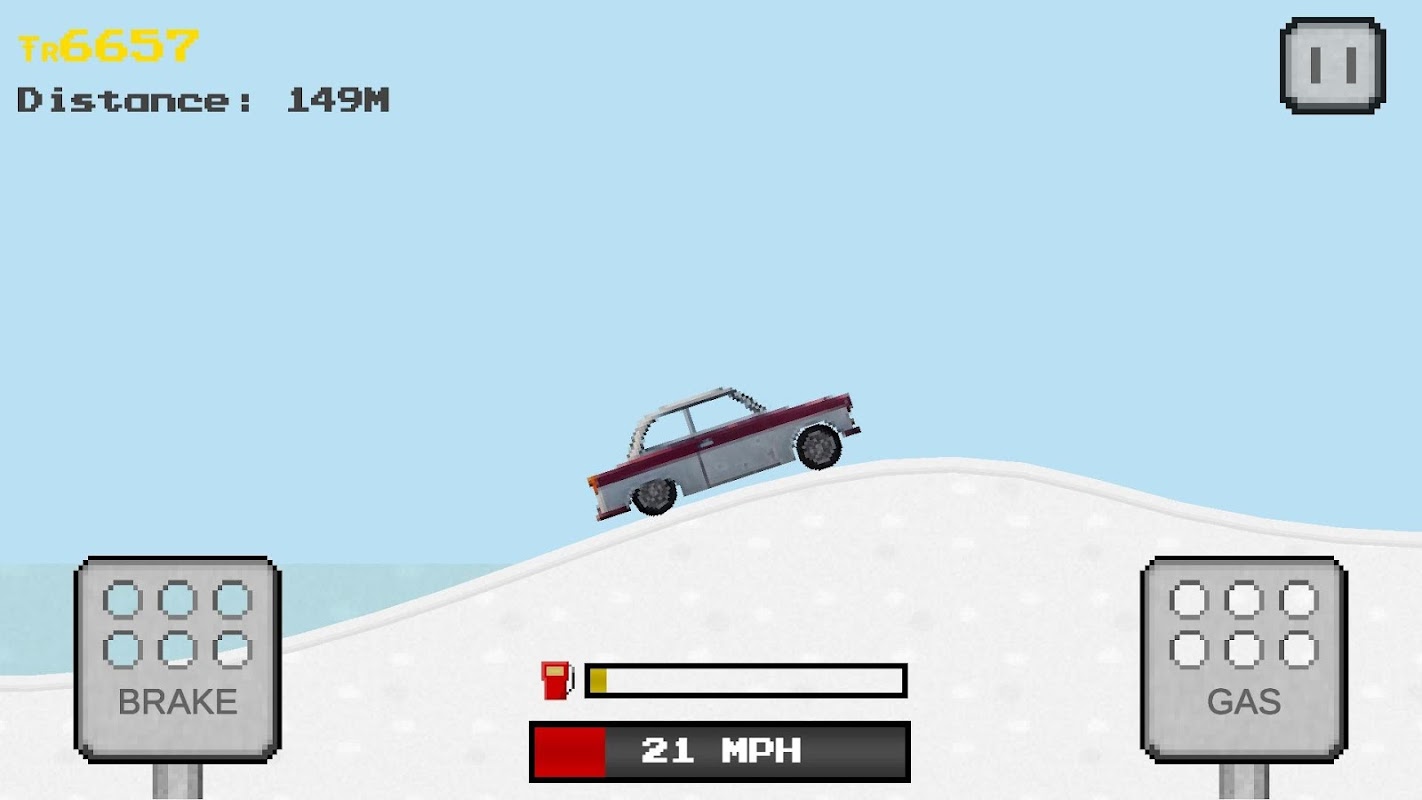Screen dimensions: 1422x800
Task: Tap the BRAKE pedal
Action: point(178,658)
